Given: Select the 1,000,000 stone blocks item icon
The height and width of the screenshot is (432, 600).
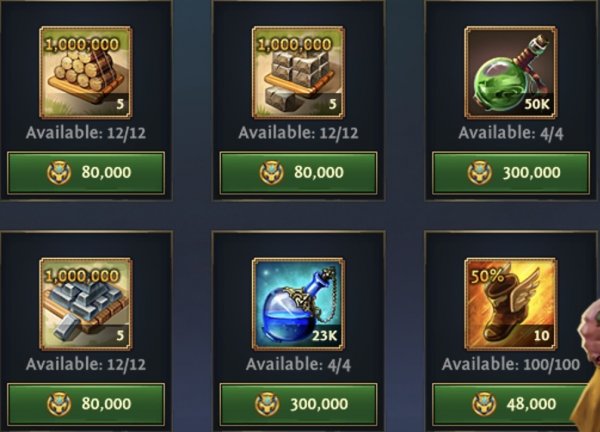Looking at the screenshot, I should point(298,73).
